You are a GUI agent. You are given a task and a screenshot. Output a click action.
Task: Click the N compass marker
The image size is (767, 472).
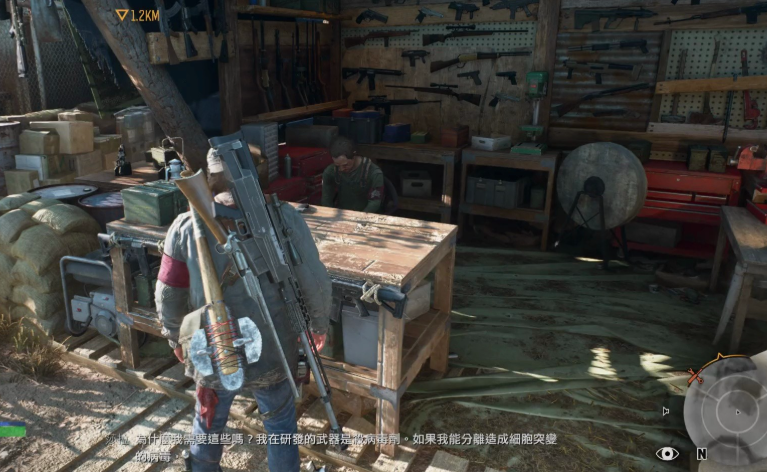[x=702, y=454]
